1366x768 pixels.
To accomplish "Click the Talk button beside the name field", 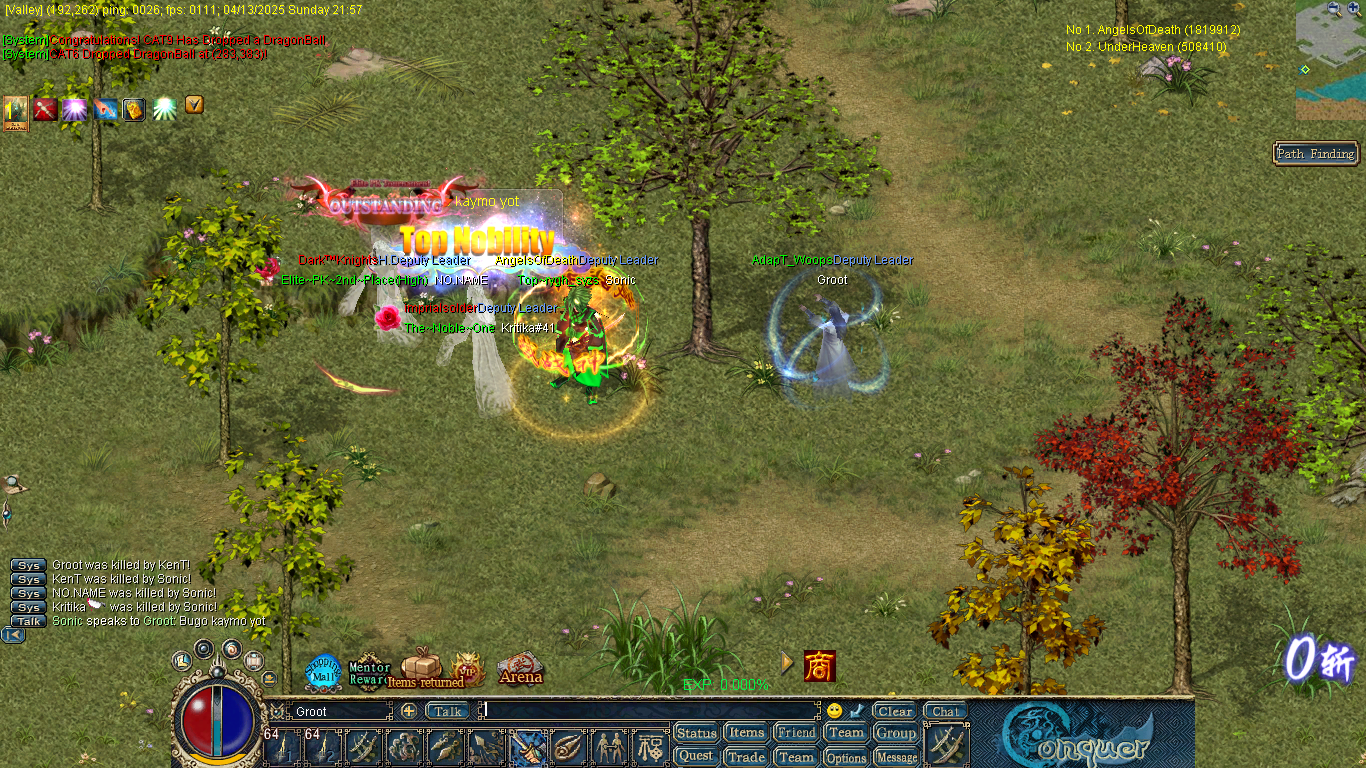I will click(x=448, y=711).
